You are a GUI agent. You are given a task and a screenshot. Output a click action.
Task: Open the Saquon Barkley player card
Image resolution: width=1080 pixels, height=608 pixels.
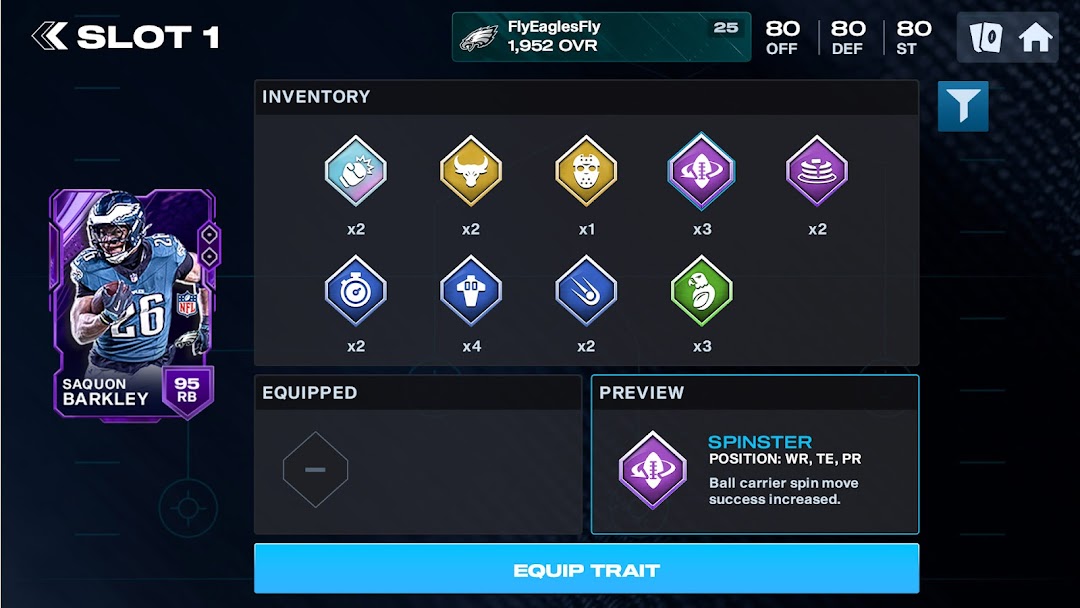[132, 303]
